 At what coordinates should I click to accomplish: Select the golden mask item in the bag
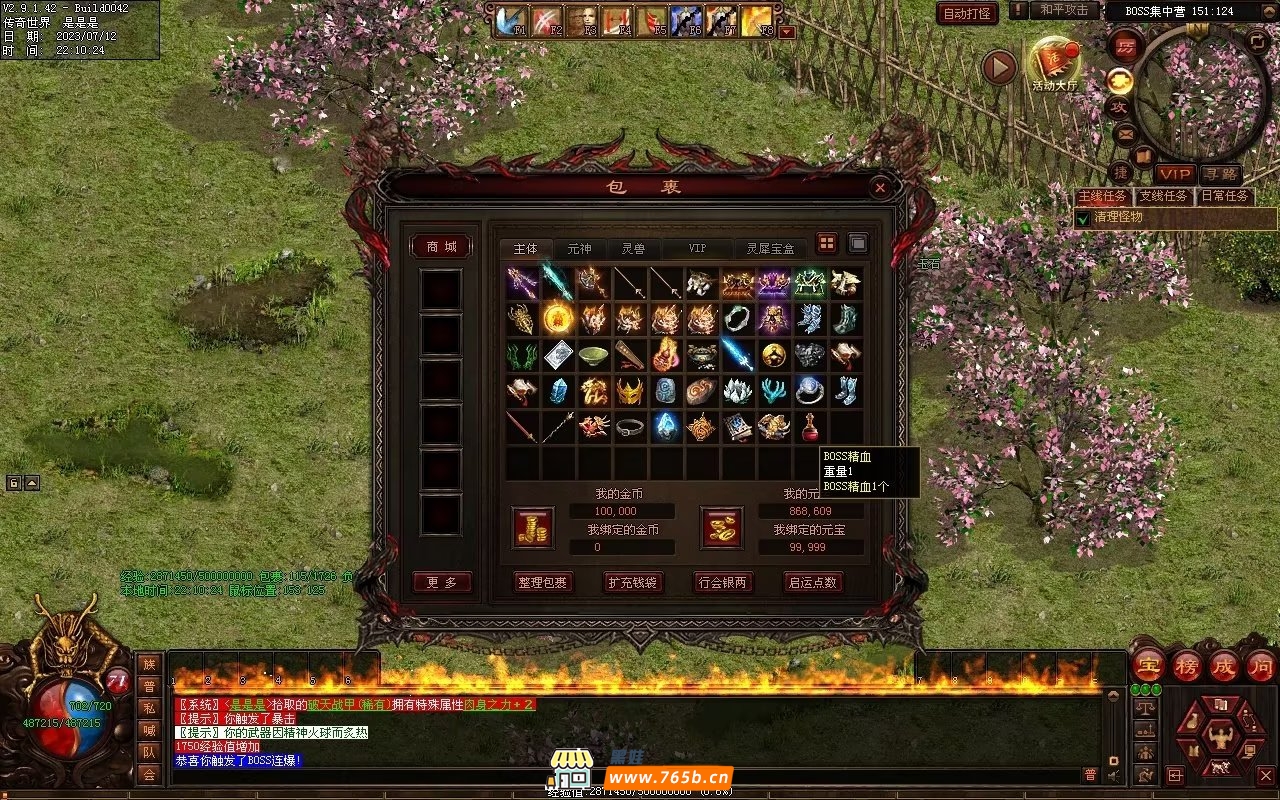[x=629, y=391]
